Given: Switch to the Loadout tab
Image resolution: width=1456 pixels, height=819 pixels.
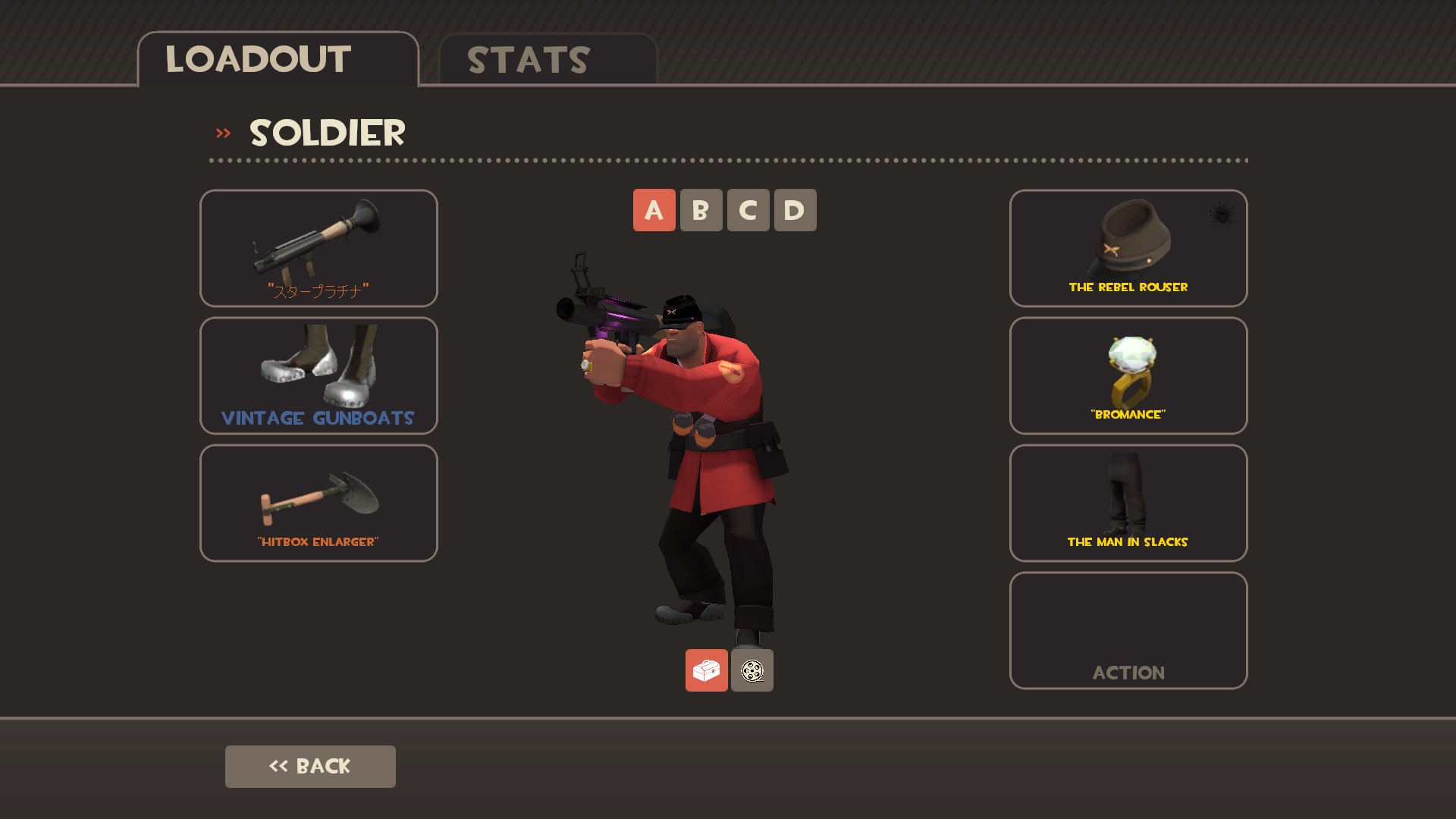Looking at the screenshot, I should [x=278, y=60].
